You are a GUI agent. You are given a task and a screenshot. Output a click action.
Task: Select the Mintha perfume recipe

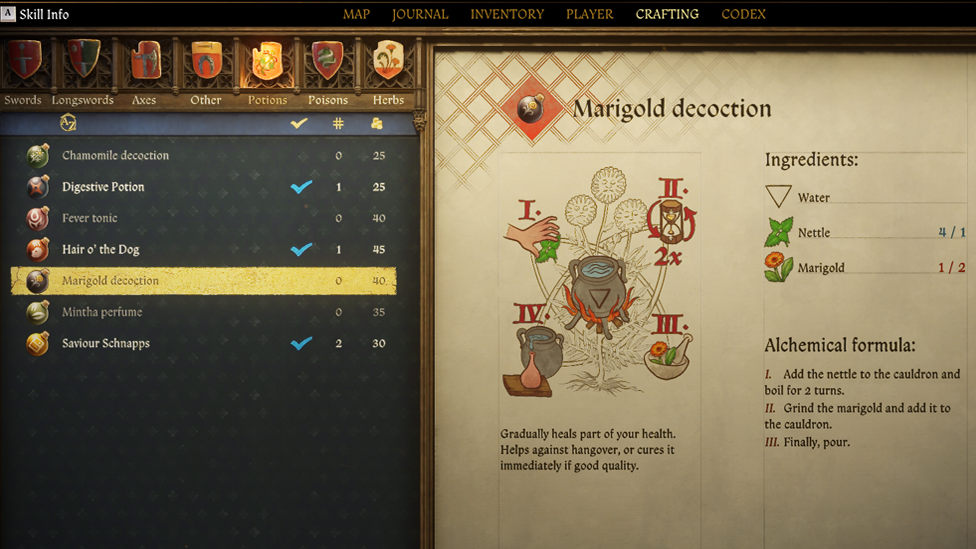click(x=102, y=312)
